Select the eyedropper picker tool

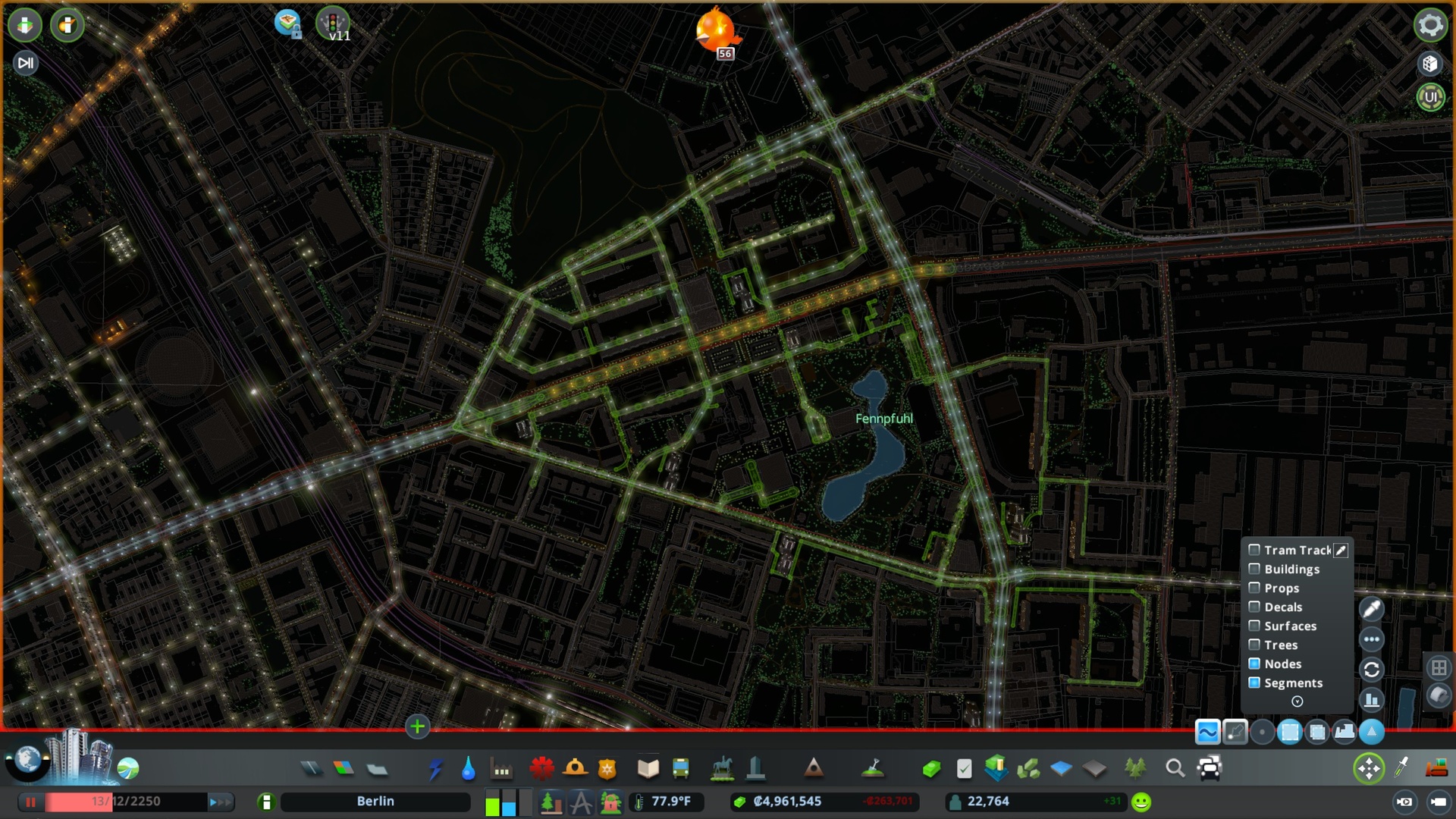click(x=1371, y=609)
